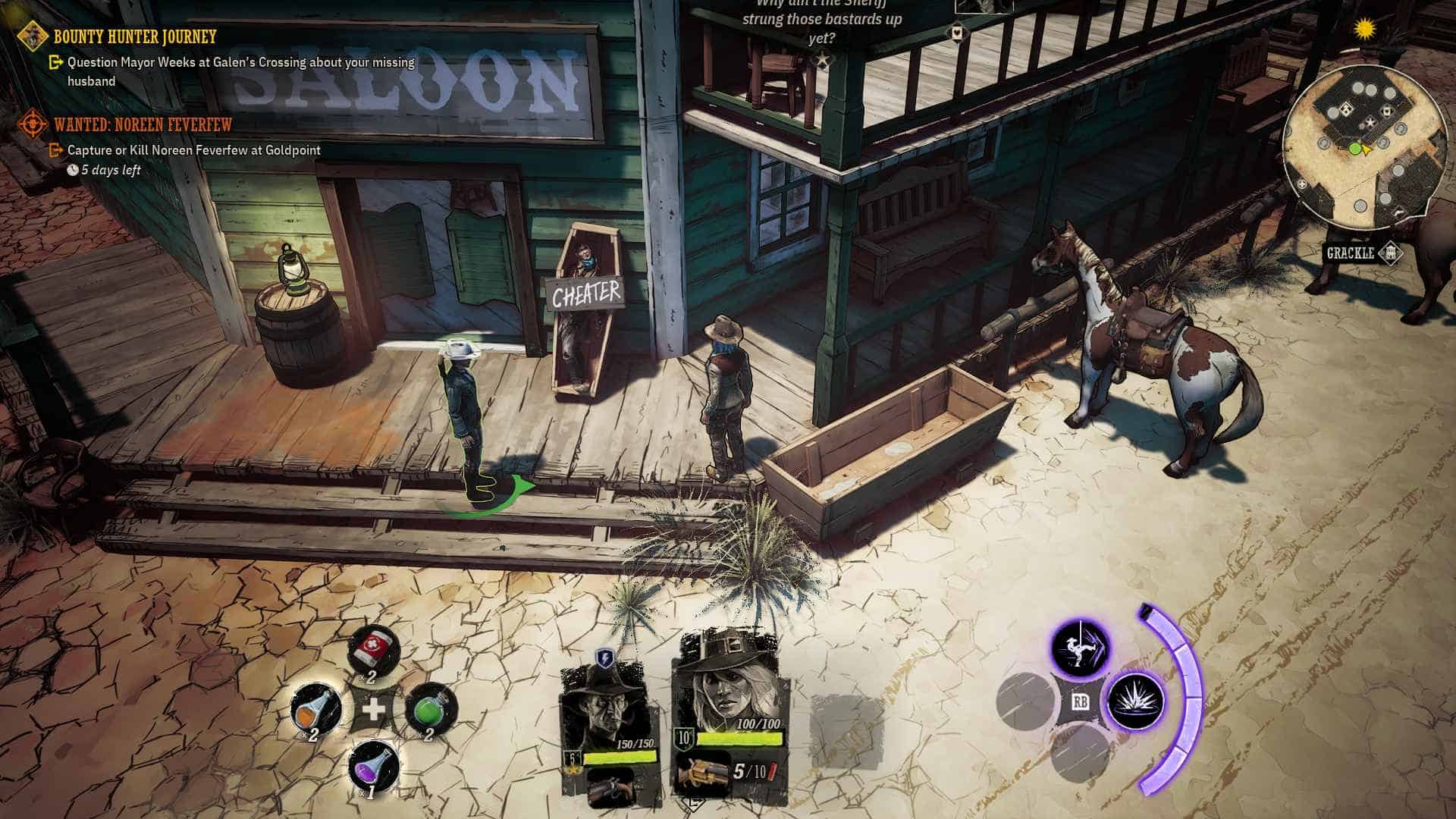This screenshot has height=819, width=1456.
Task: Click the shotgun weapon icon
Action: pos(702,773)
